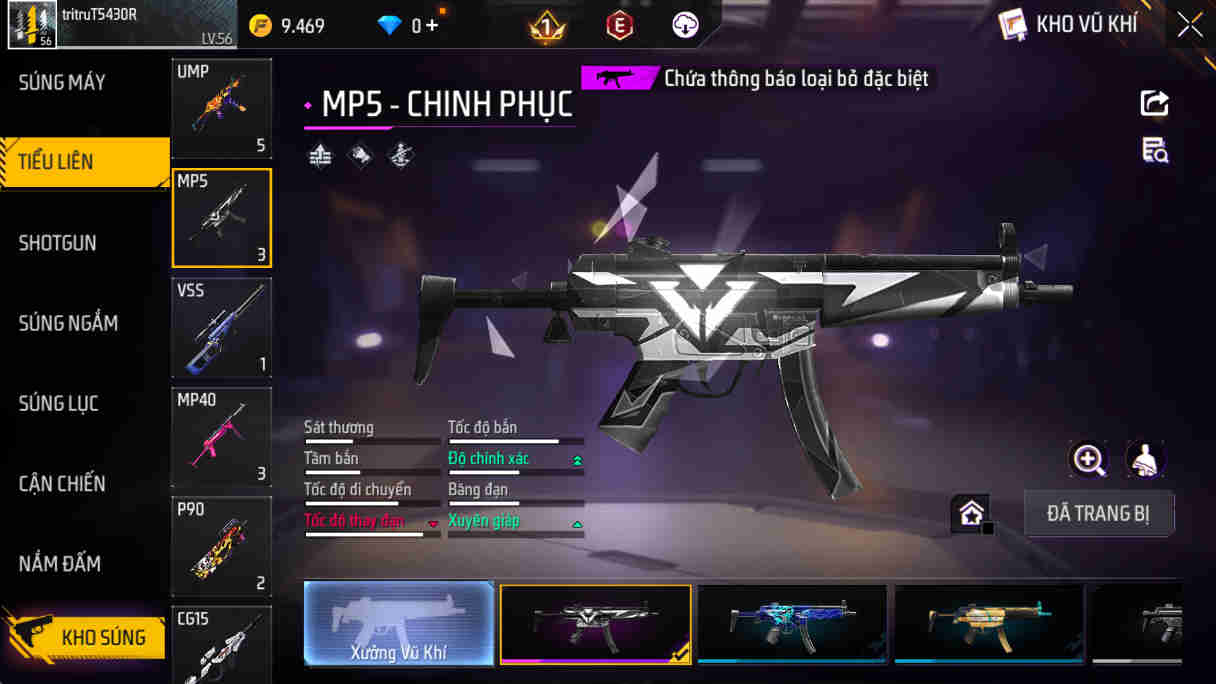
Task: Zoom in with the magnifier icon
Action: point(1088,459)
